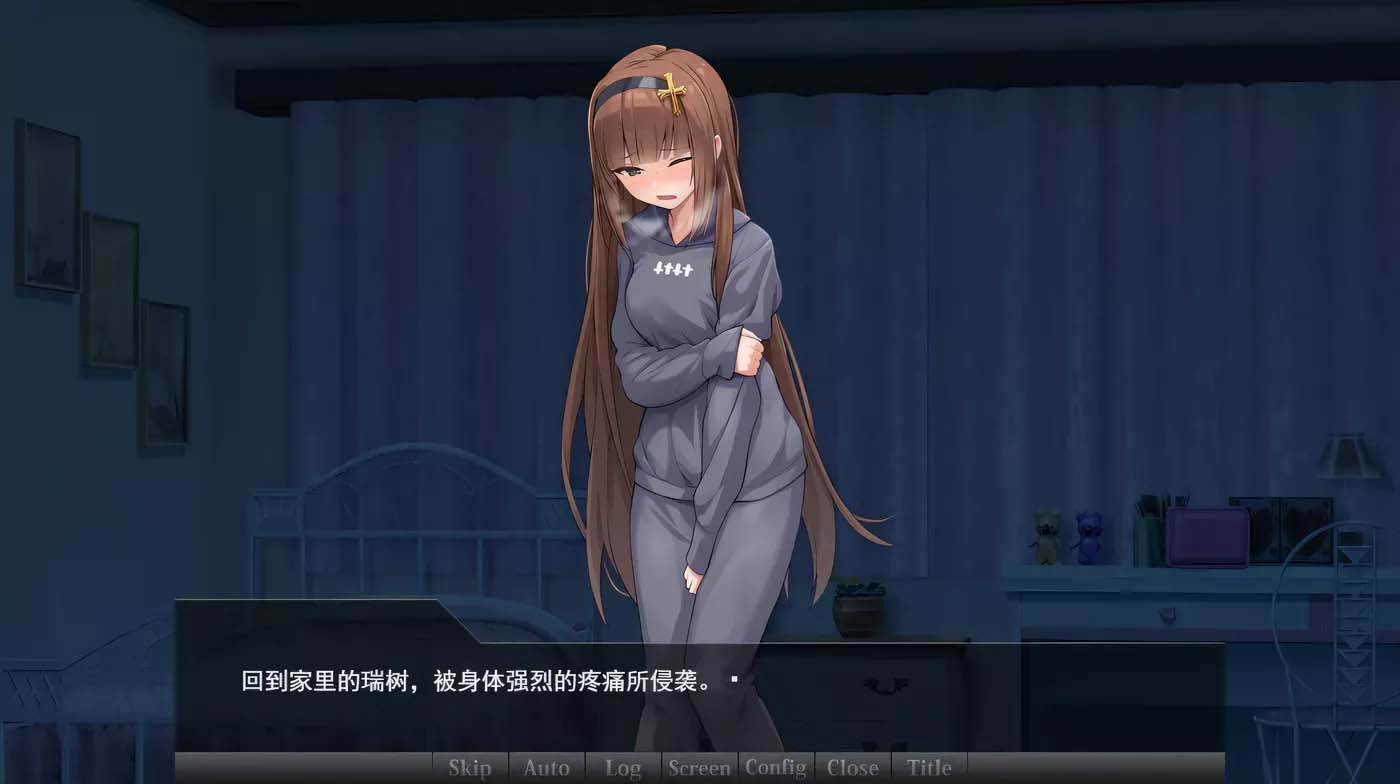1400x784 pixels.
Task: Click the golden cross hair ornament
Action: tap(674, 92)
